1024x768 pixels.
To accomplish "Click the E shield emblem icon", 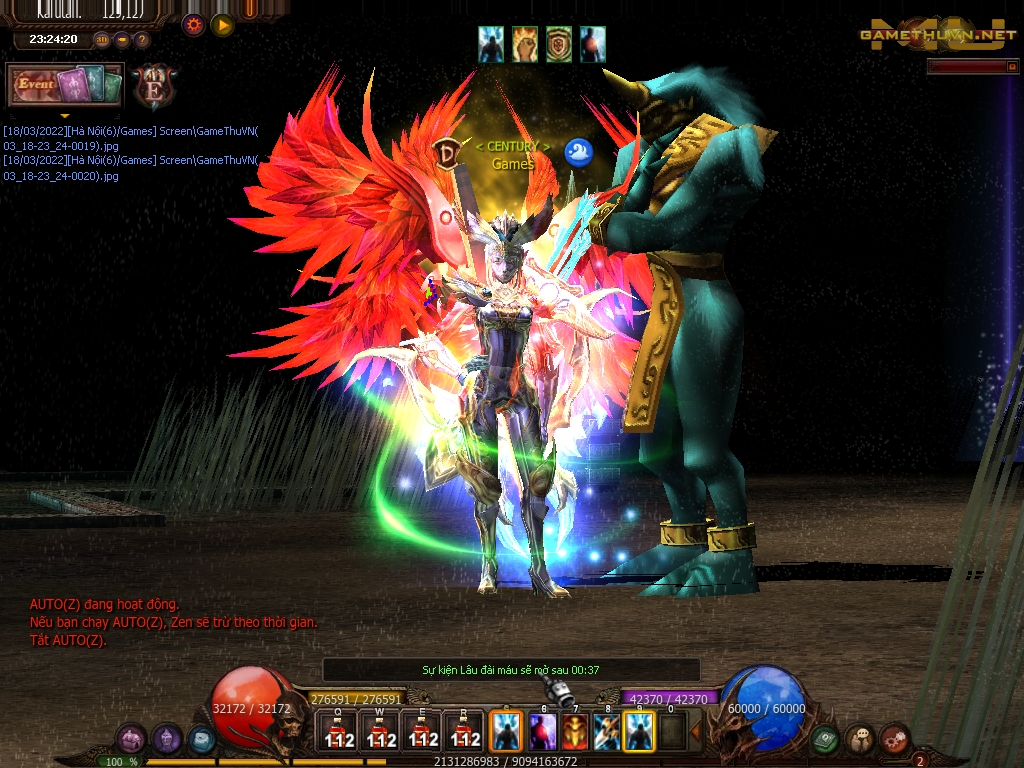I will tap(153, 86).
